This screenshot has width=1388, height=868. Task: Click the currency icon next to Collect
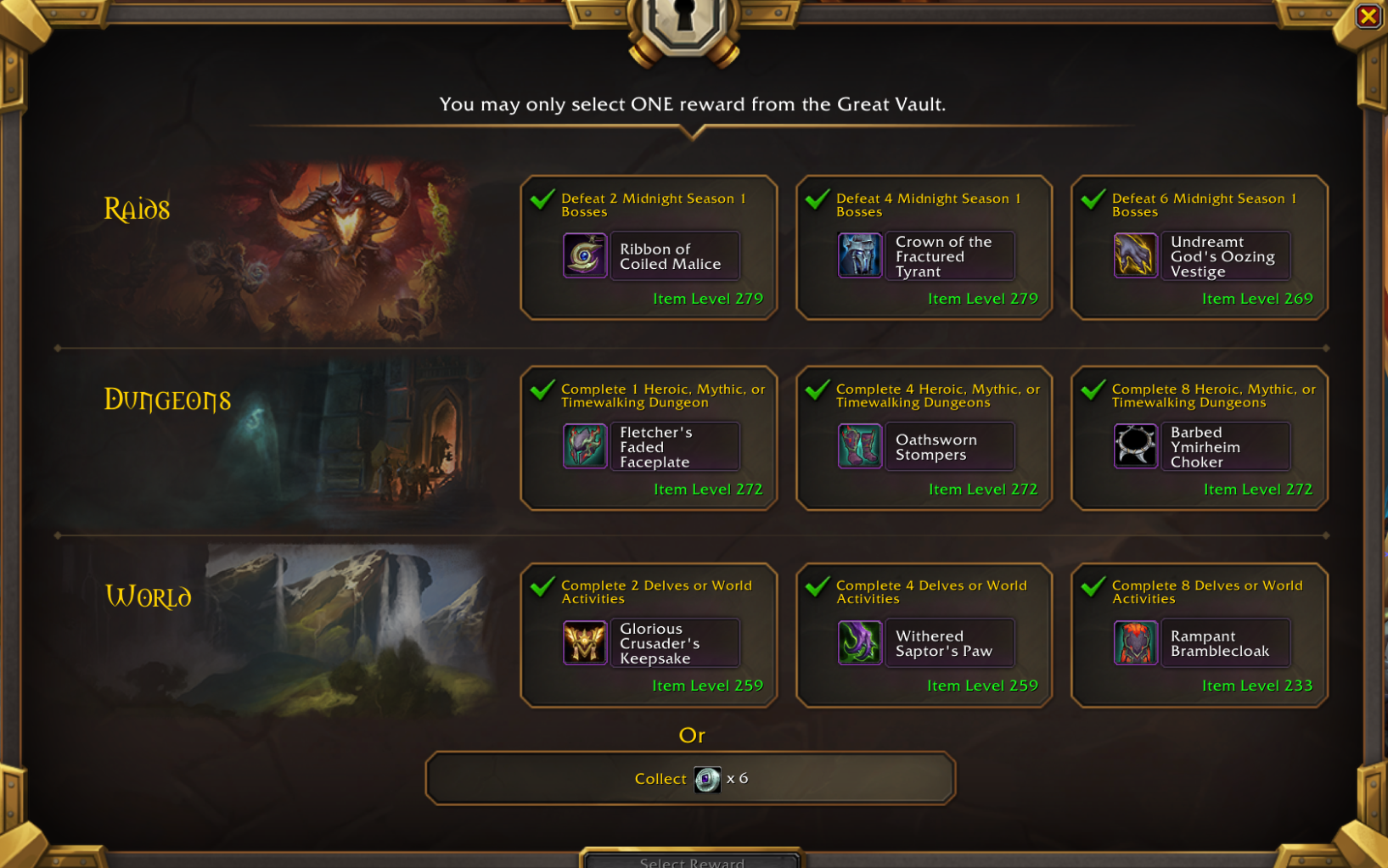coord(707,778)
